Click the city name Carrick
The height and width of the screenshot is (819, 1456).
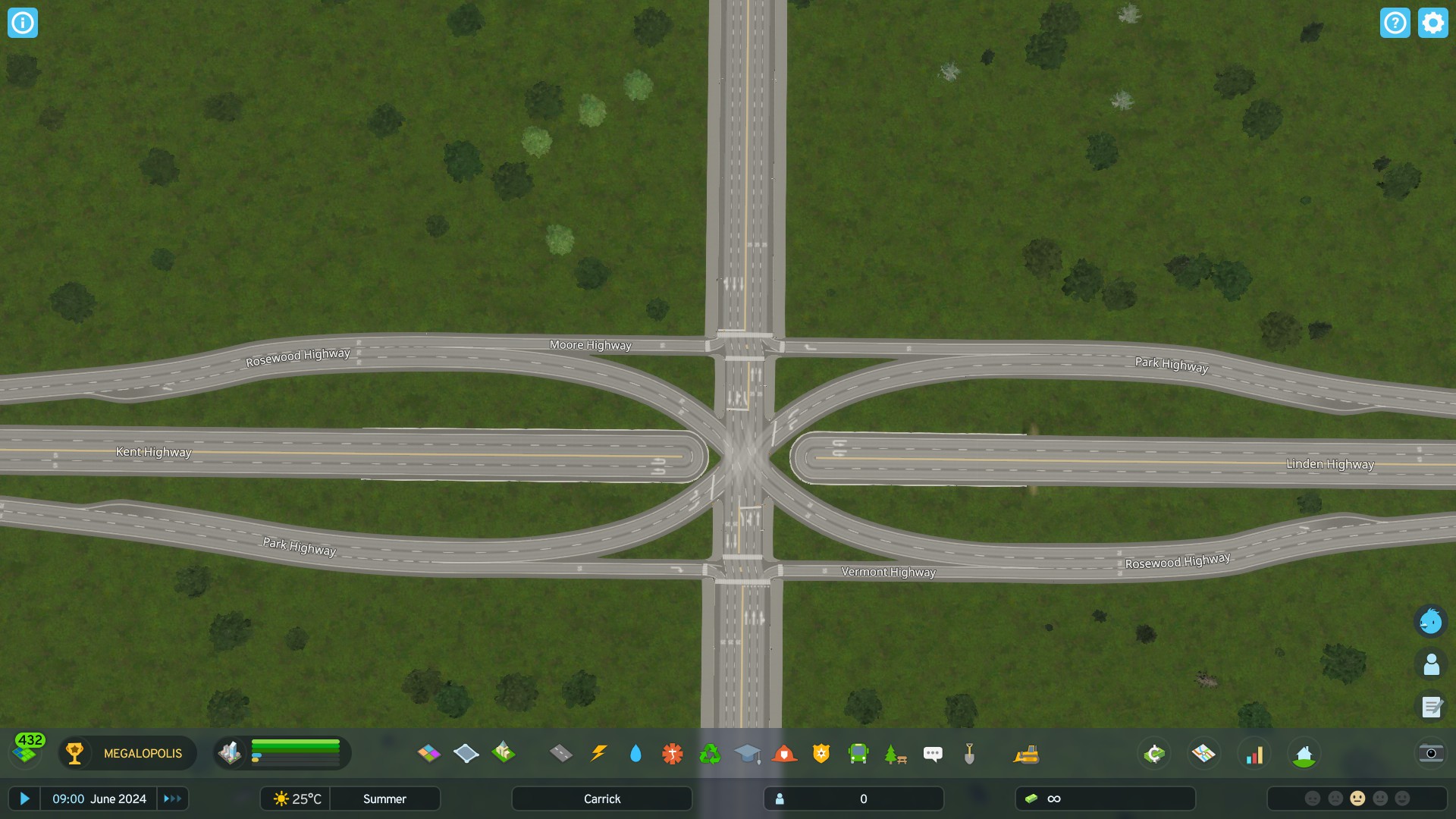pos(601,799)
